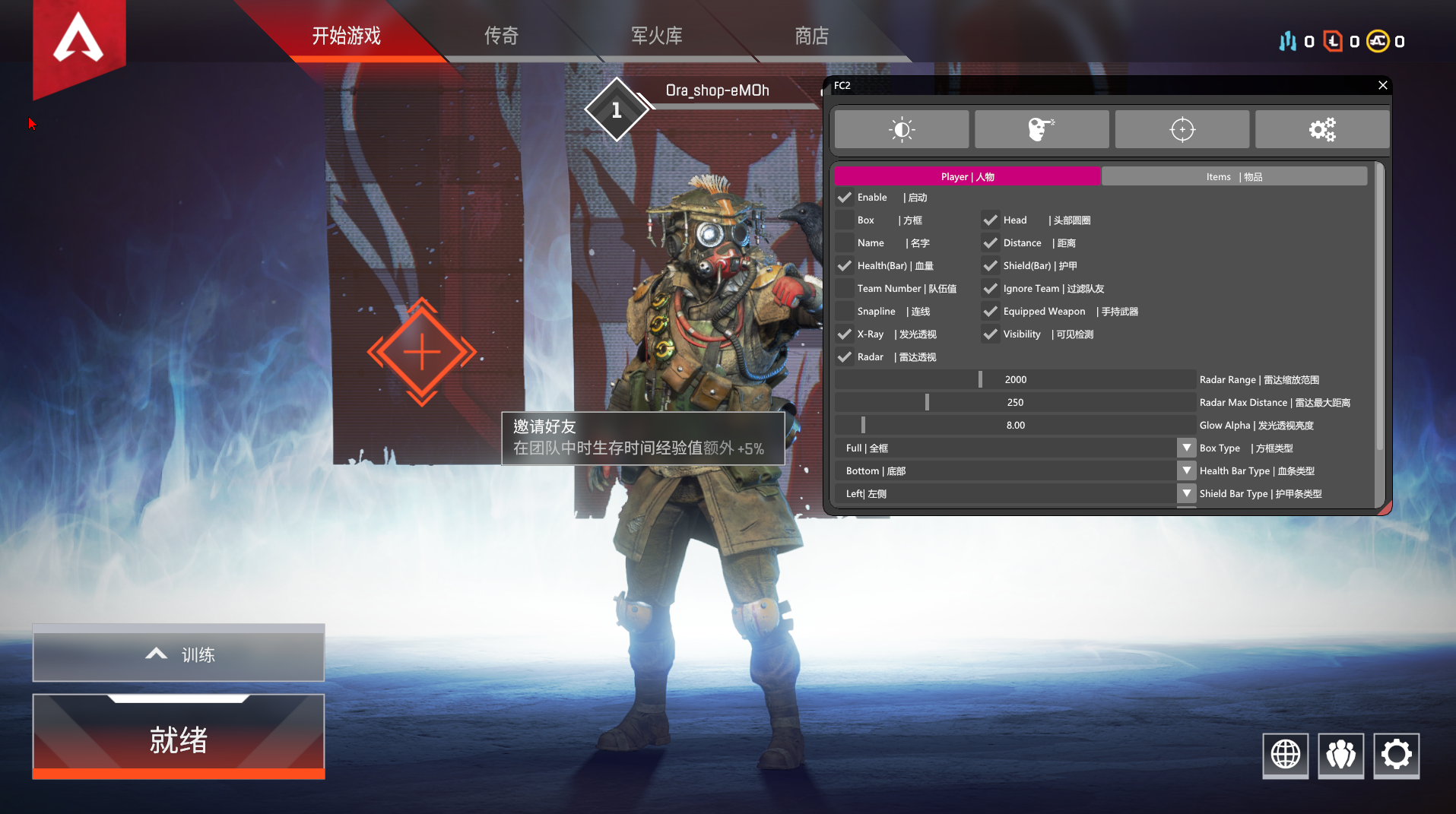Go to the 商店 (Store) tab
Image resolution: width=1456 pixels, height=814 pixels.
coord(811,36)
